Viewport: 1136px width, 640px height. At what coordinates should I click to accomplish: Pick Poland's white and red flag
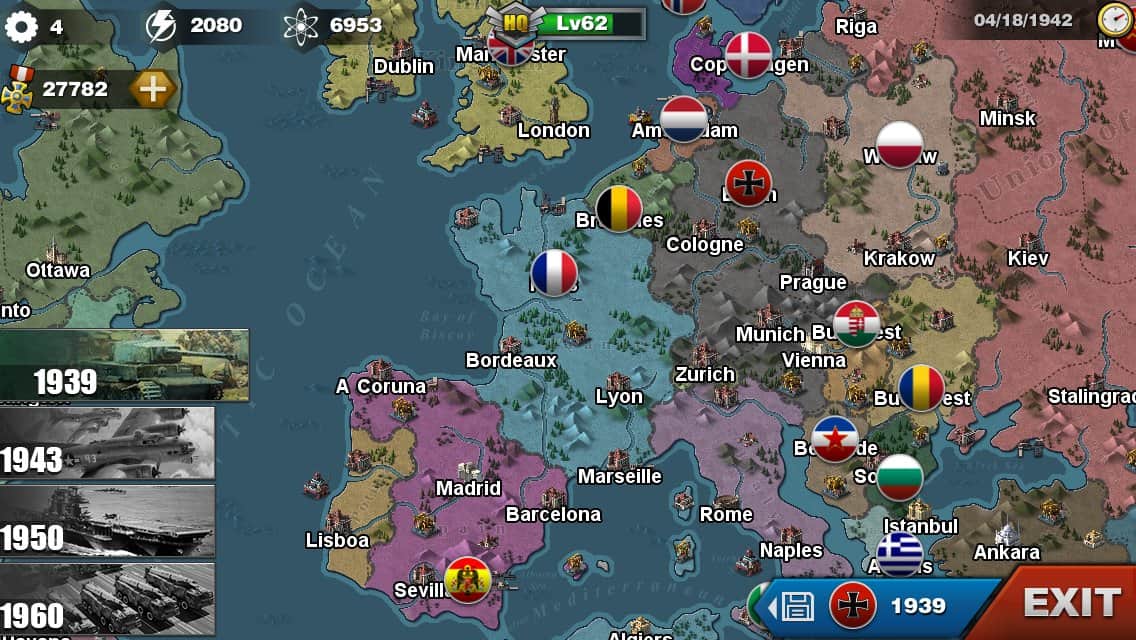(899, 145)
